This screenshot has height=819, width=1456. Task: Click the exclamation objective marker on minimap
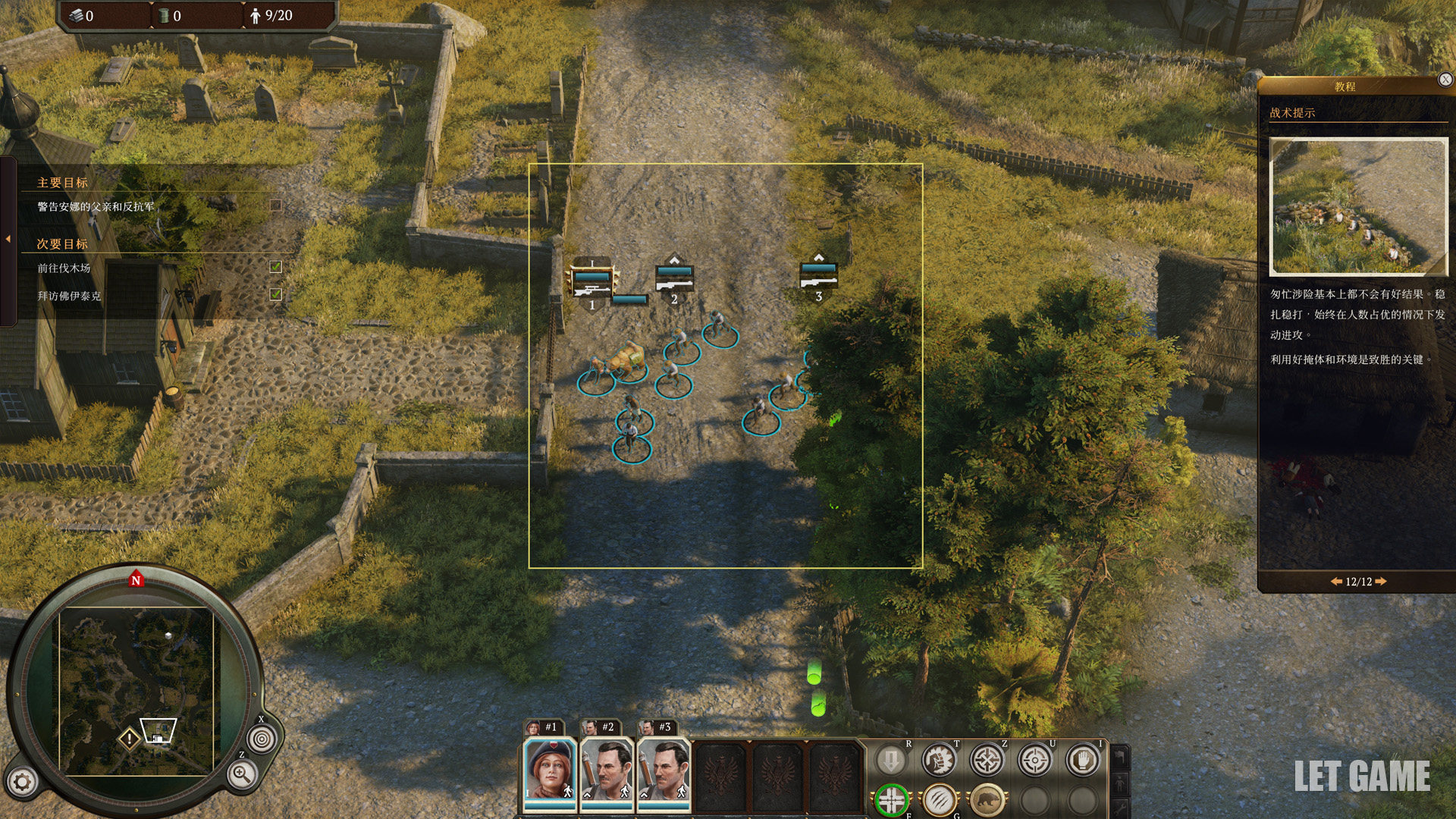click(130, 738)
